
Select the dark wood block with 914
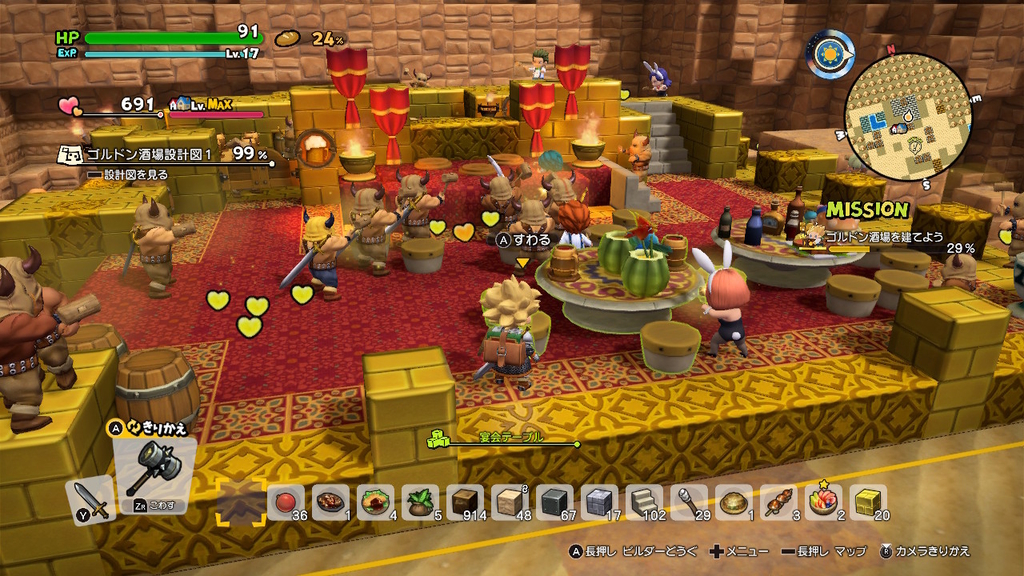465,501
